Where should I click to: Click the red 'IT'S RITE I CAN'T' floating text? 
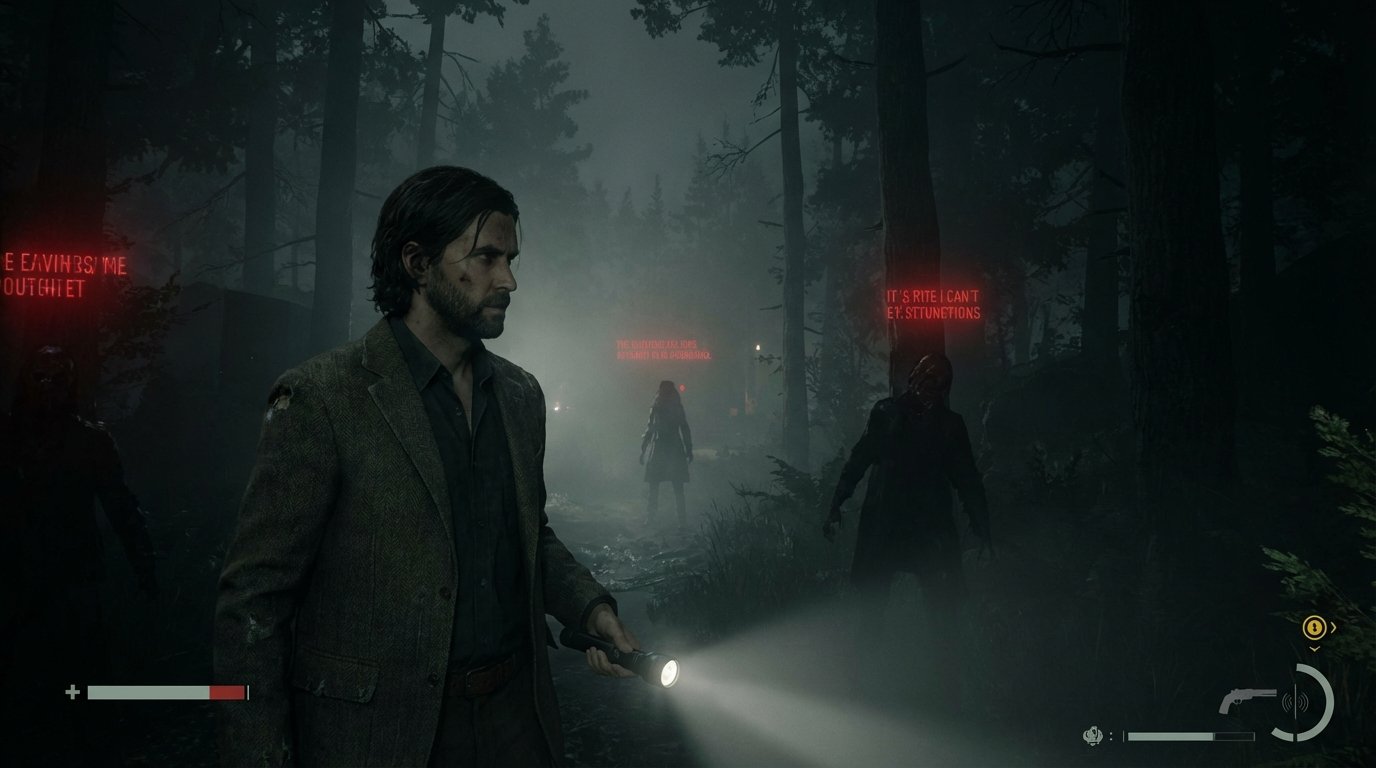935,302
